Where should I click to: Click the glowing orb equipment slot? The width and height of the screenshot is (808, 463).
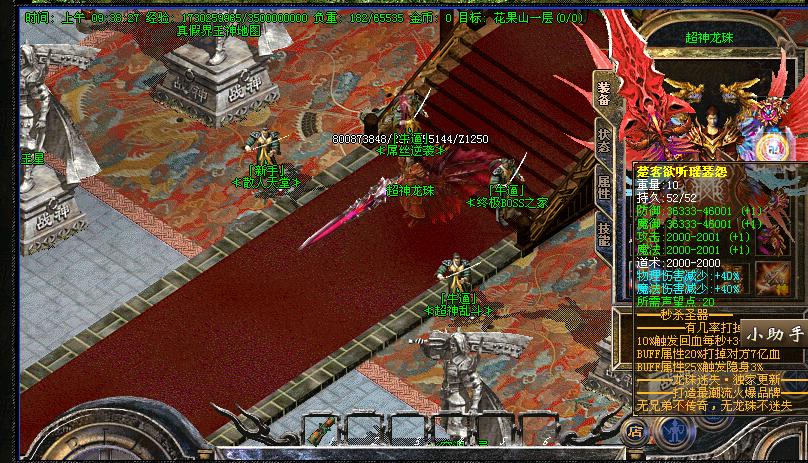(773, 146)
